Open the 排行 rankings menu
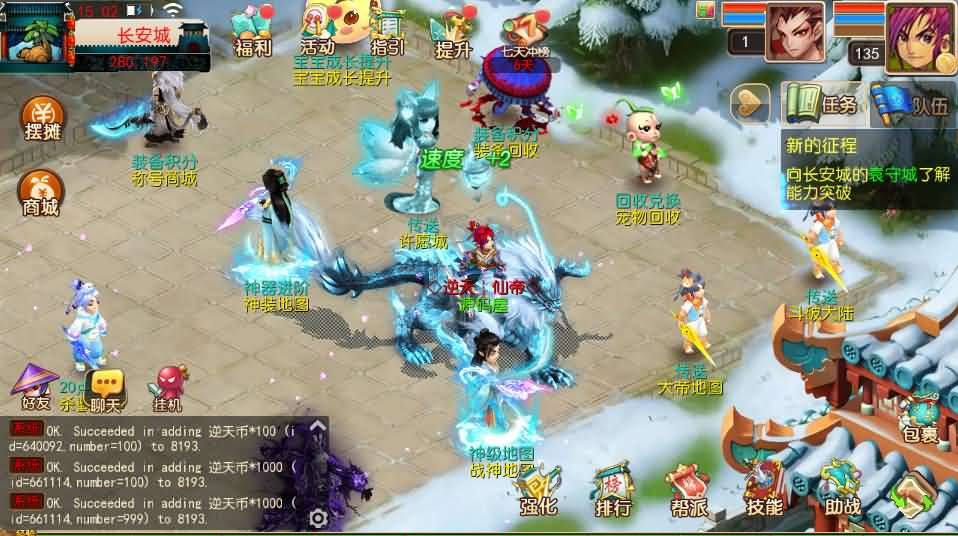The width and height of the screenshot is (958, 536). click(613, 490)
